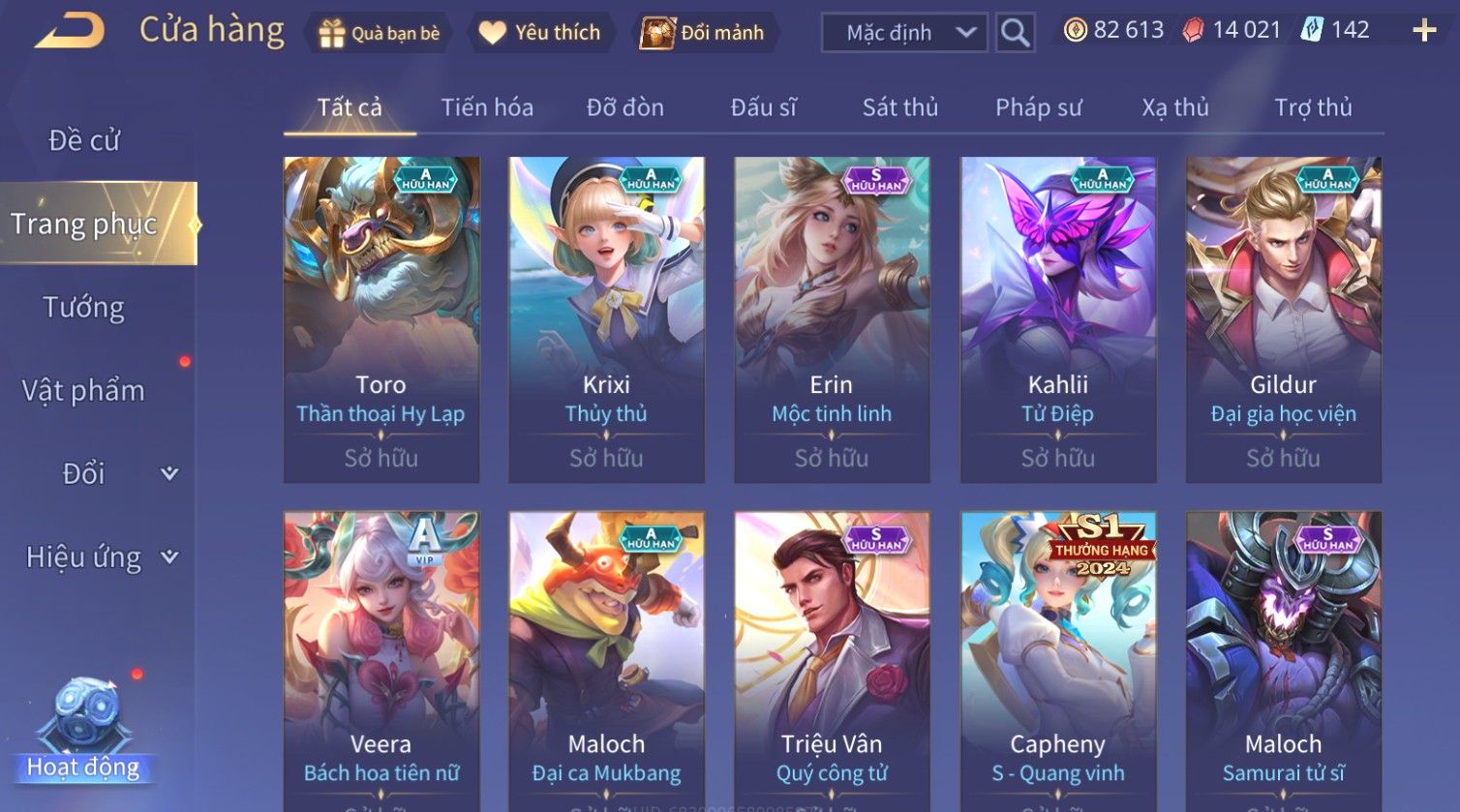
Task: Switch to the Tiến hóa tab
Action: pos(487,107)
